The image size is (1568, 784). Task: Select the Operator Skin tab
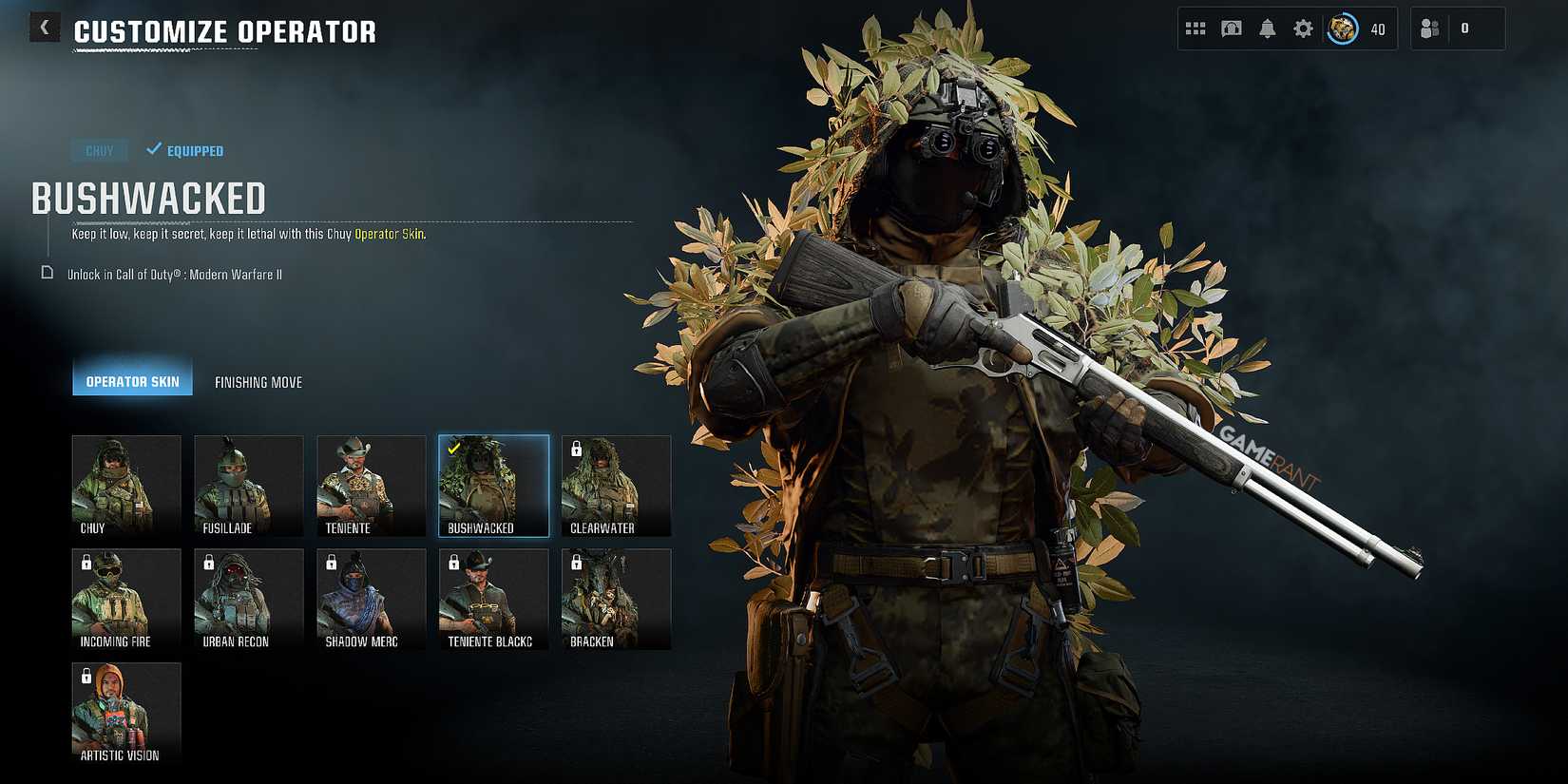click(132, 380)
